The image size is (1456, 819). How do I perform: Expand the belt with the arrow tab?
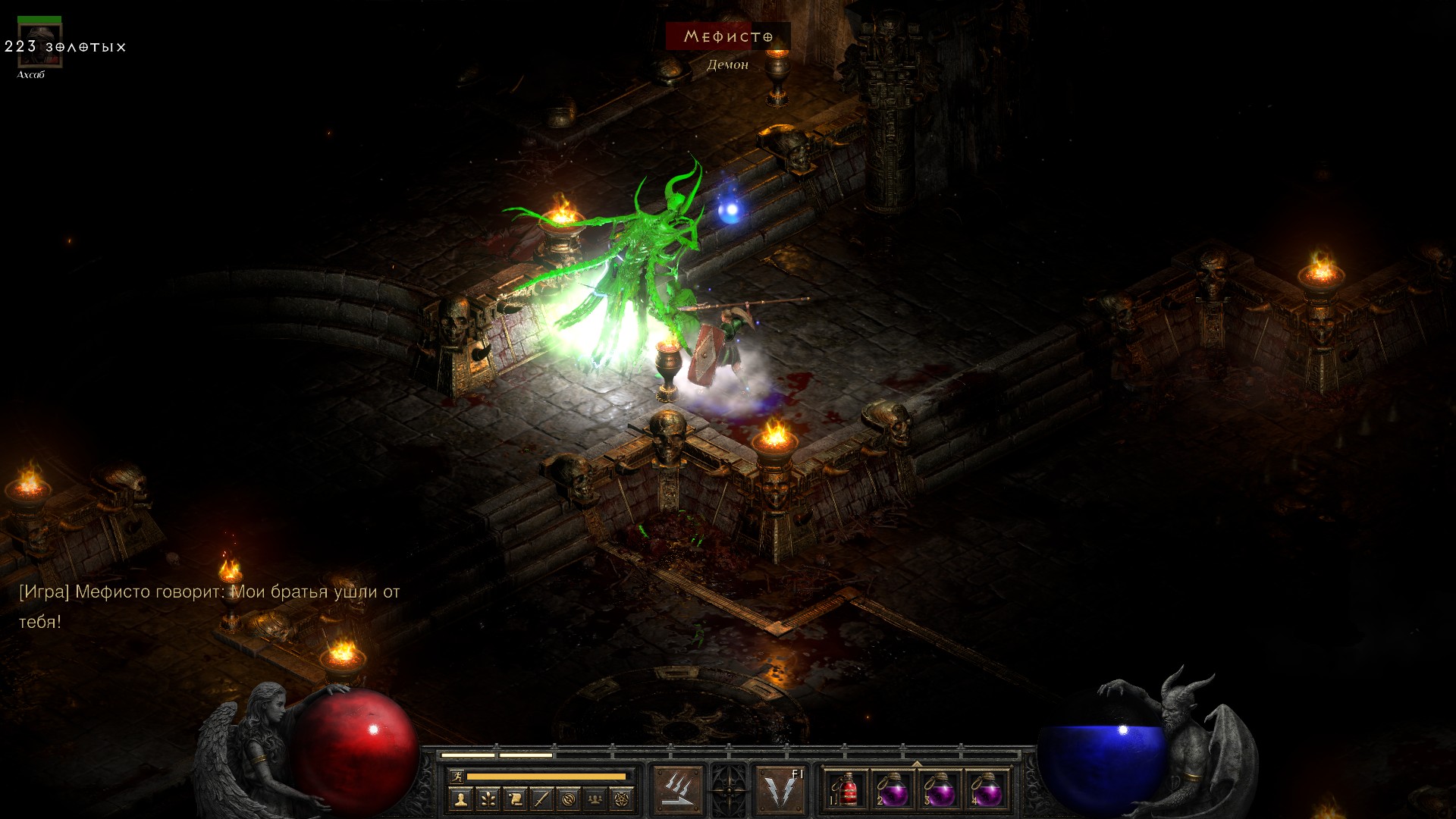click(x=917, y=764)
